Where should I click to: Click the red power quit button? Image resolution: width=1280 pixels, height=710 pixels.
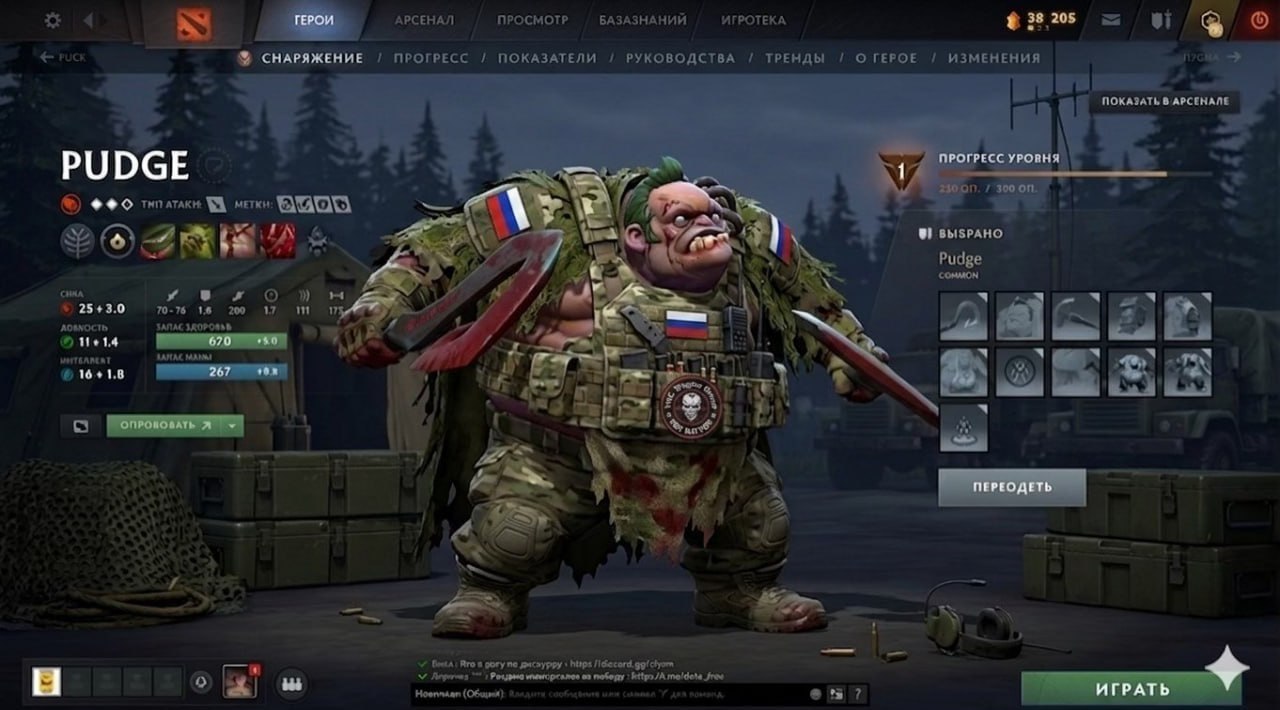[1258, 20]
